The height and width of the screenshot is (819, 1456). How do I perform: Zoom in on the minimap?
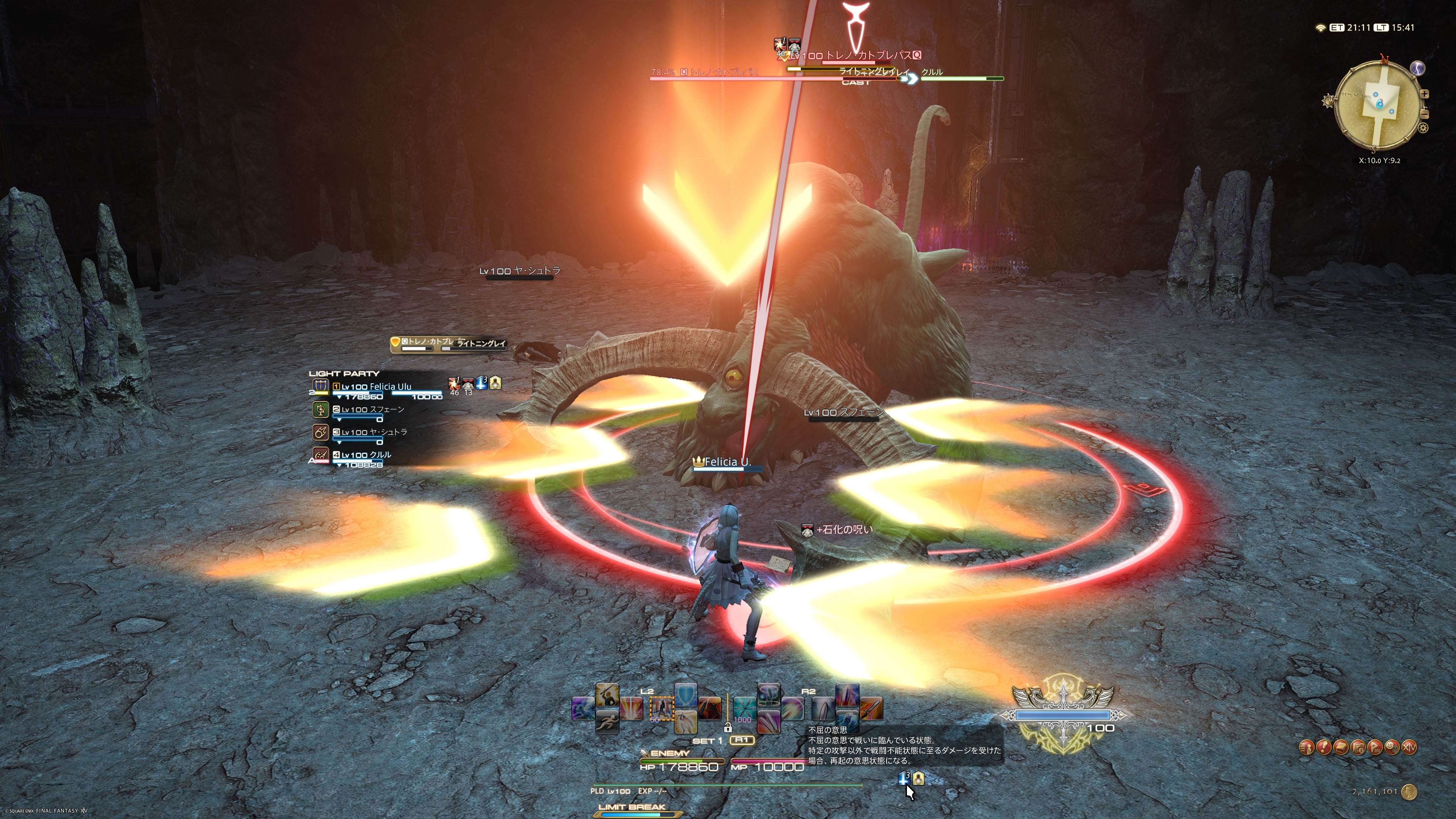(1425, 94)
